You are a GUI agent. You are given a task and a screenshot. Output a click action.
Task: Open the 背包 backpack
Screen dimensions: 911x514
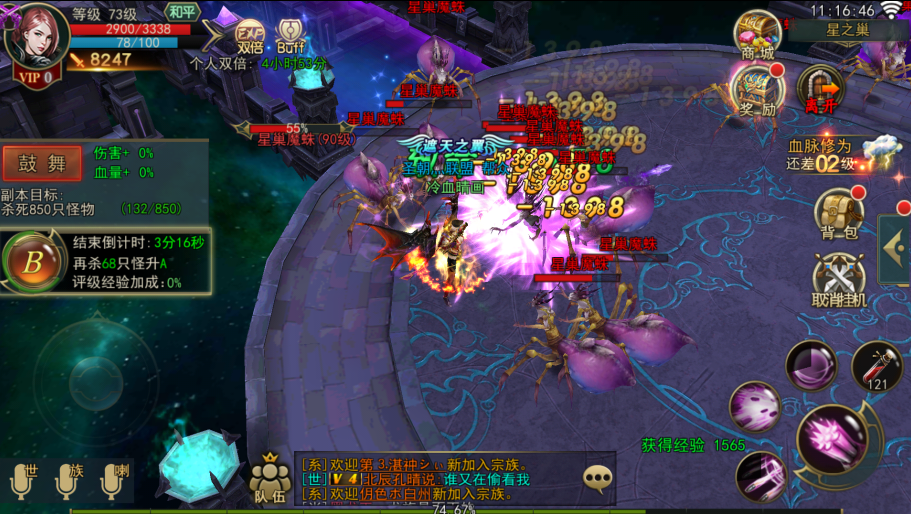click(x=838, y=214)
